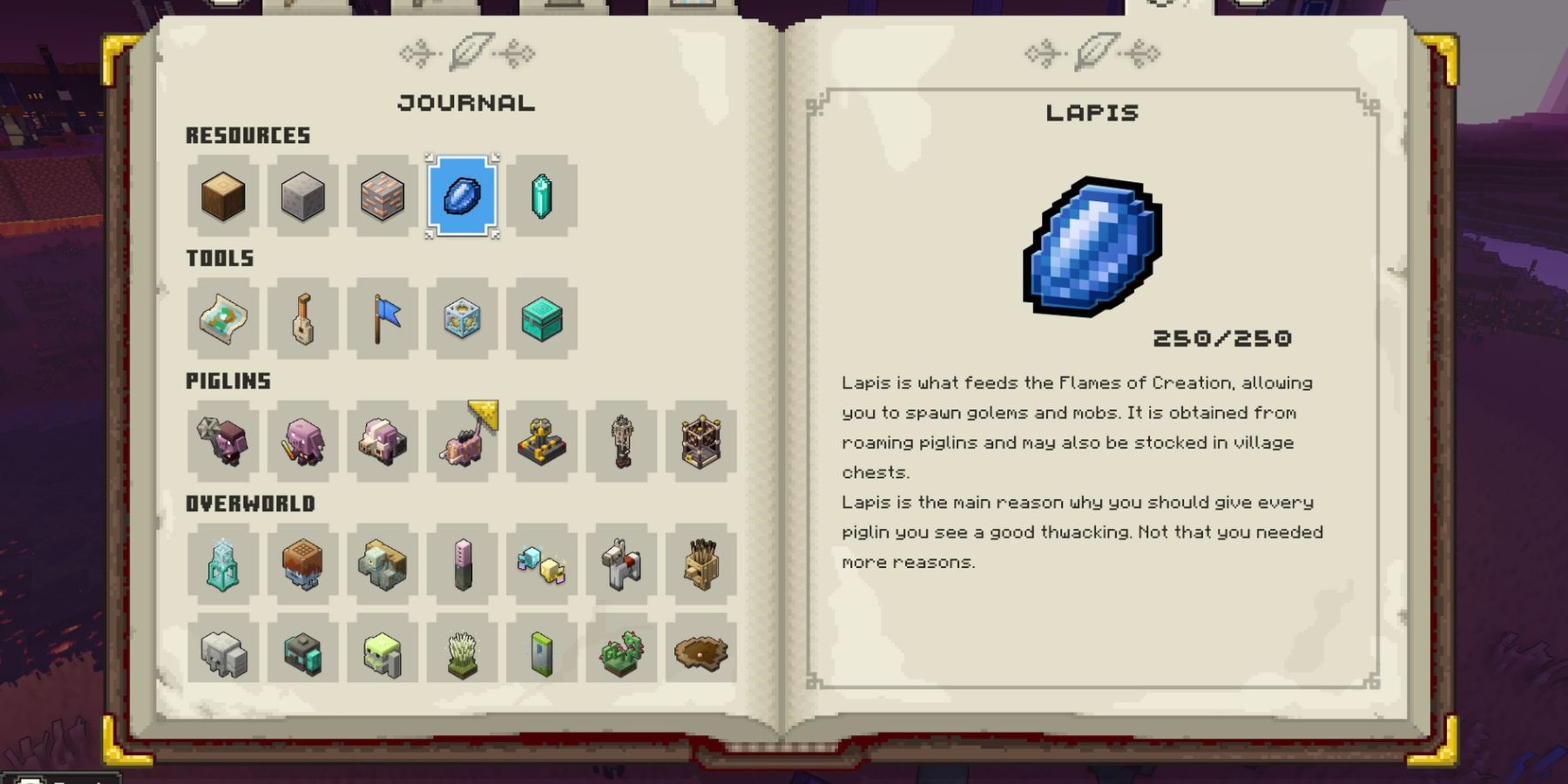Open the skeleton entry in bottom row
Screen dimensions: 1568x784
(220, 651)
